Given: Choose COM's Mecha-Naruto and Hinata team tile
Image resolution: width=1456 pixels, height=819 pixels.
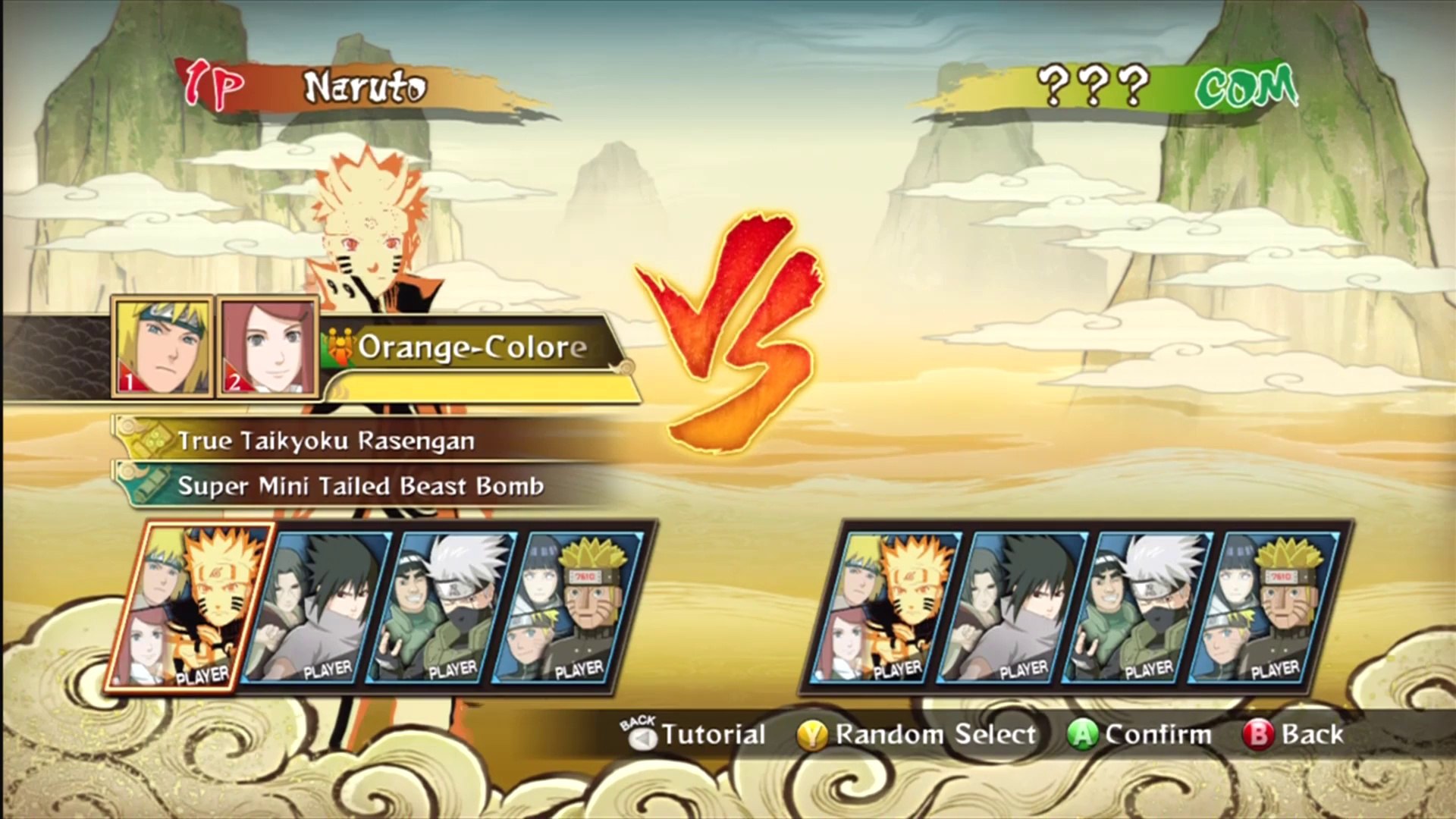Looking at the screenshot, I should pyautogui.click(x=1265, y=607).
